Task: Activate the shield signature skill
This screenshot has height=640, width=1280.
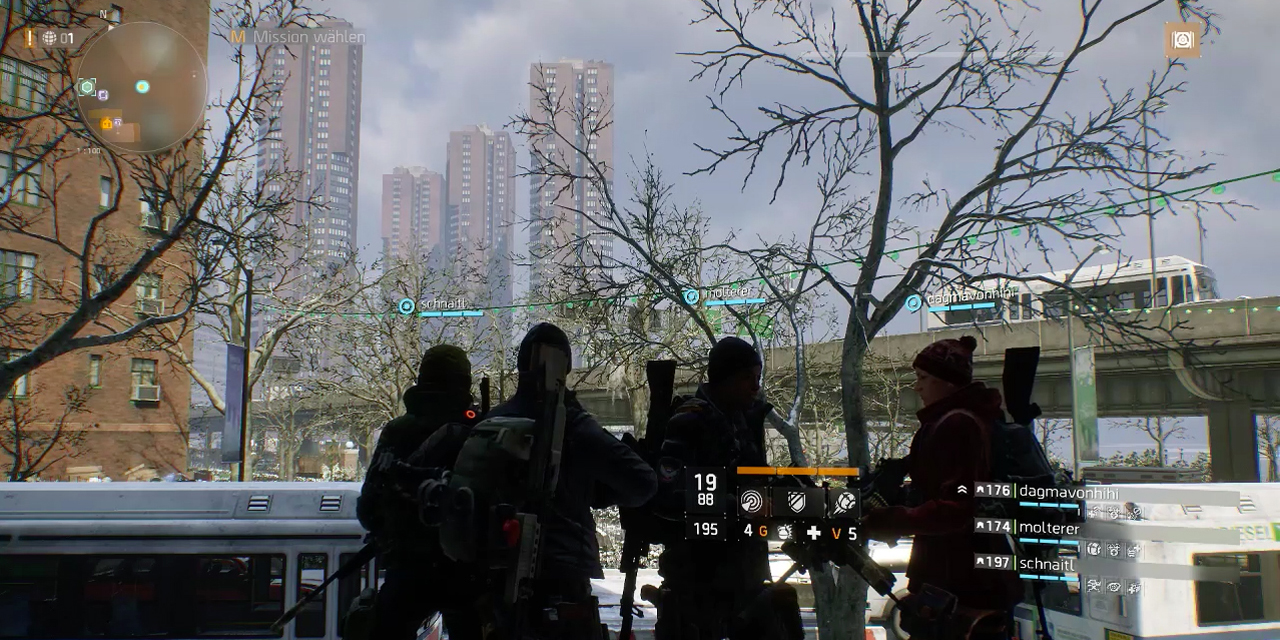Action: (x=797, y=501)
